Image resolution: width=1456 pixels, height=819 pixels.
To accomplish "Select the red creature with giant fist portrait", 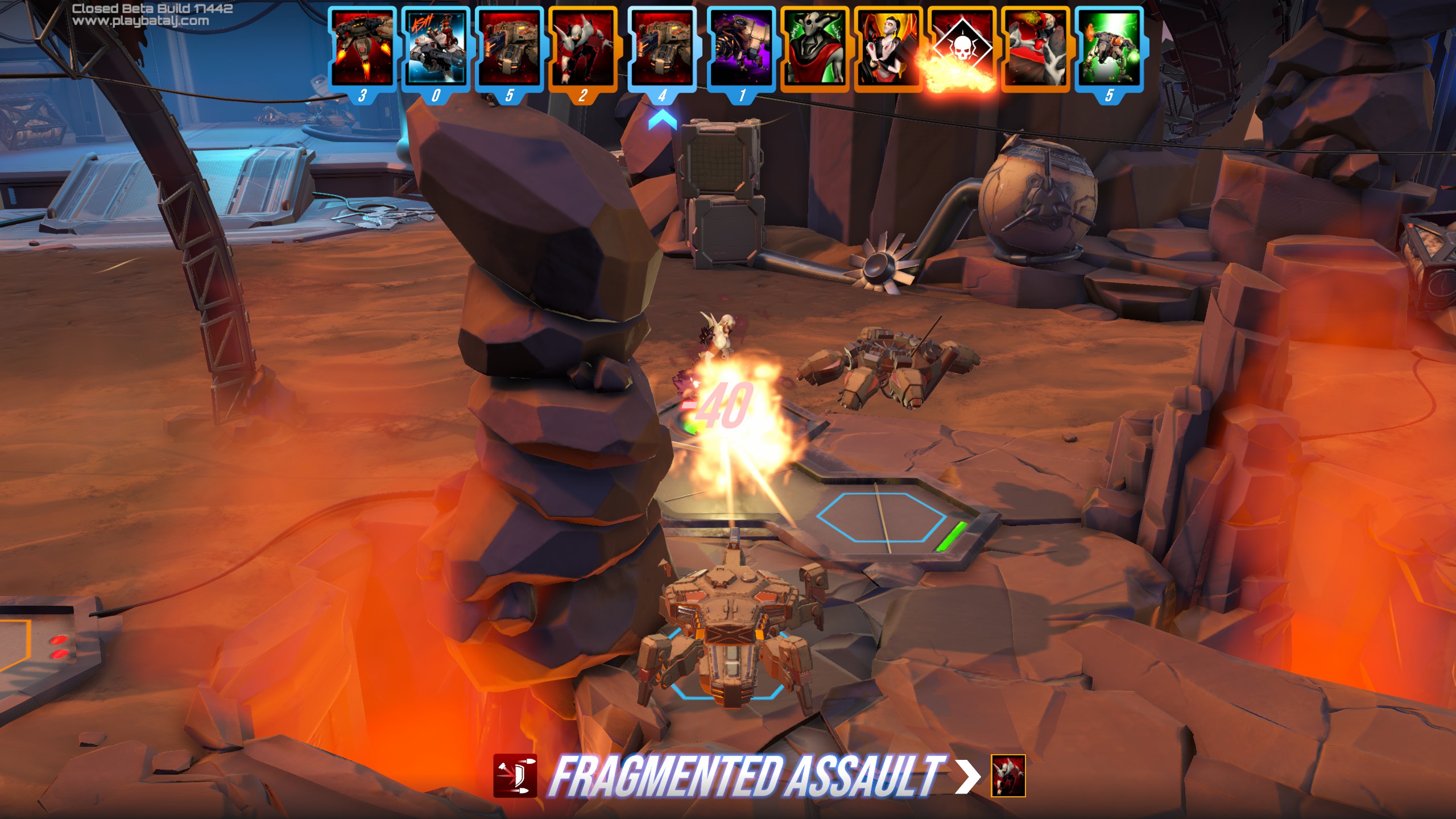I will [1035, 49].
